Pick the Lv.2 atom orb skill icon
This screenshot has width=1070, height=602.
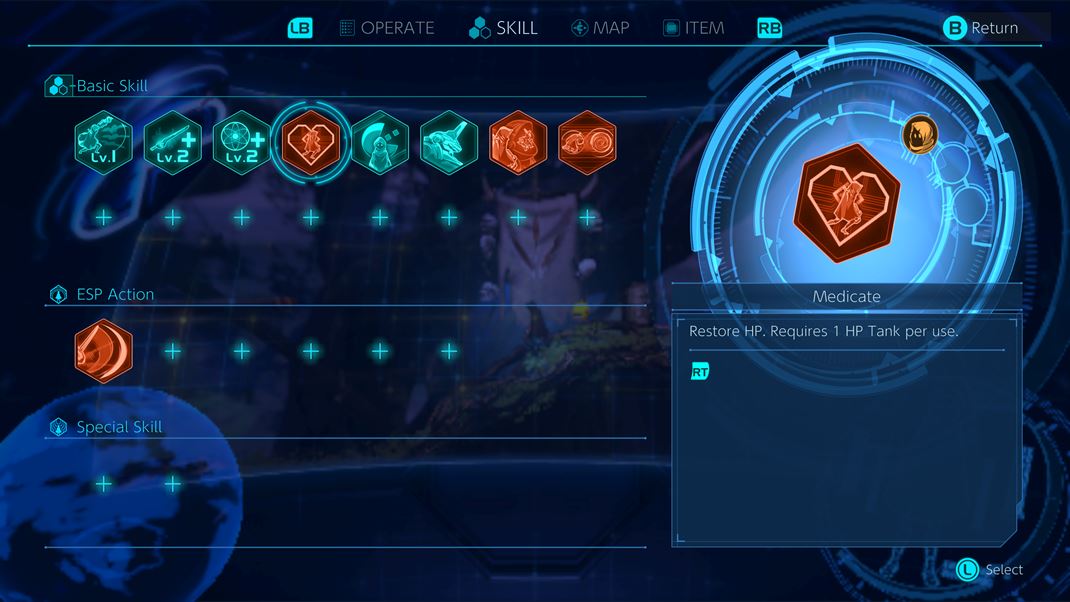242,143
